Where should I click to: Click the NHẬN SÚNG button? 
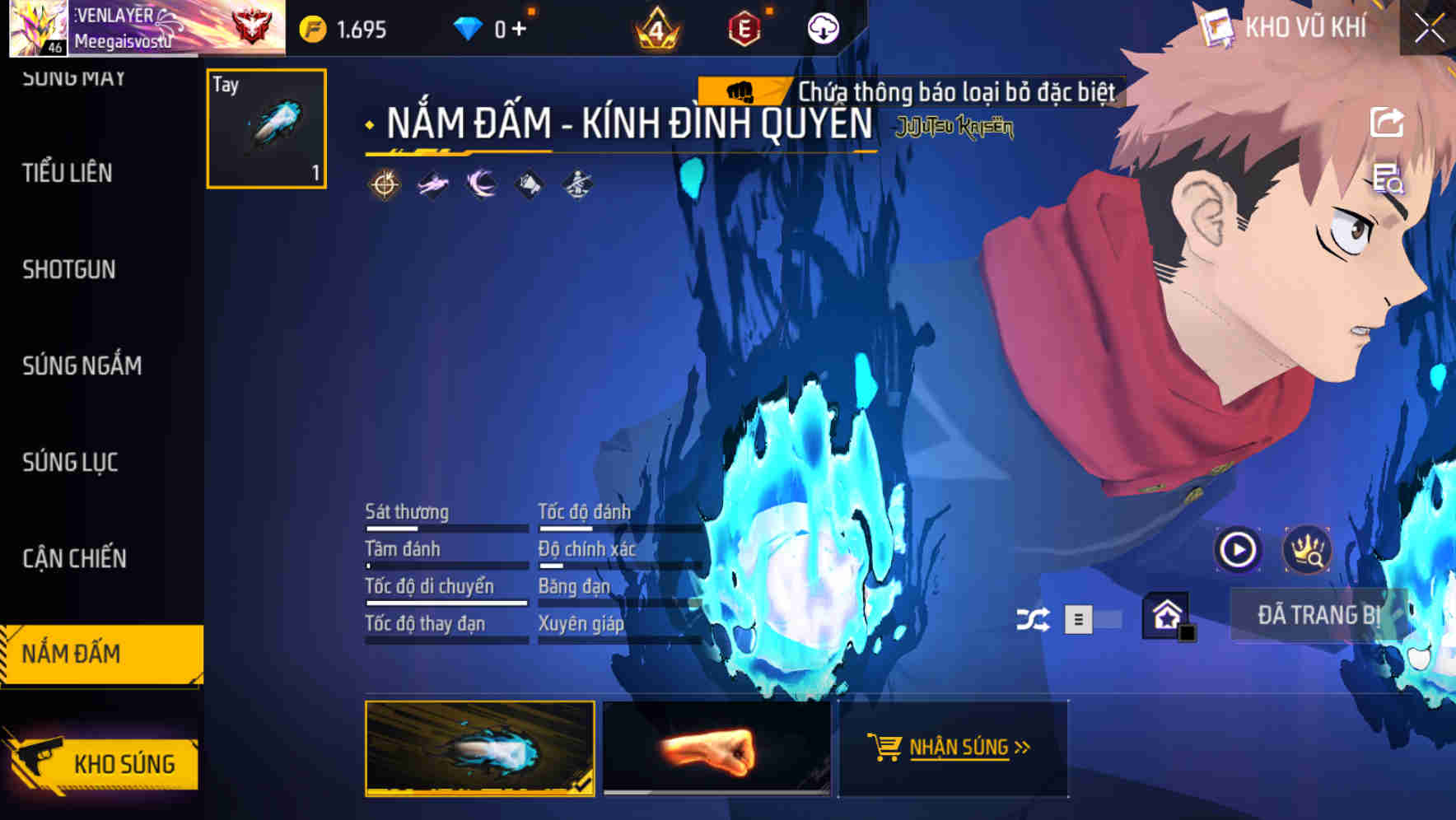[x=953, y=748]
